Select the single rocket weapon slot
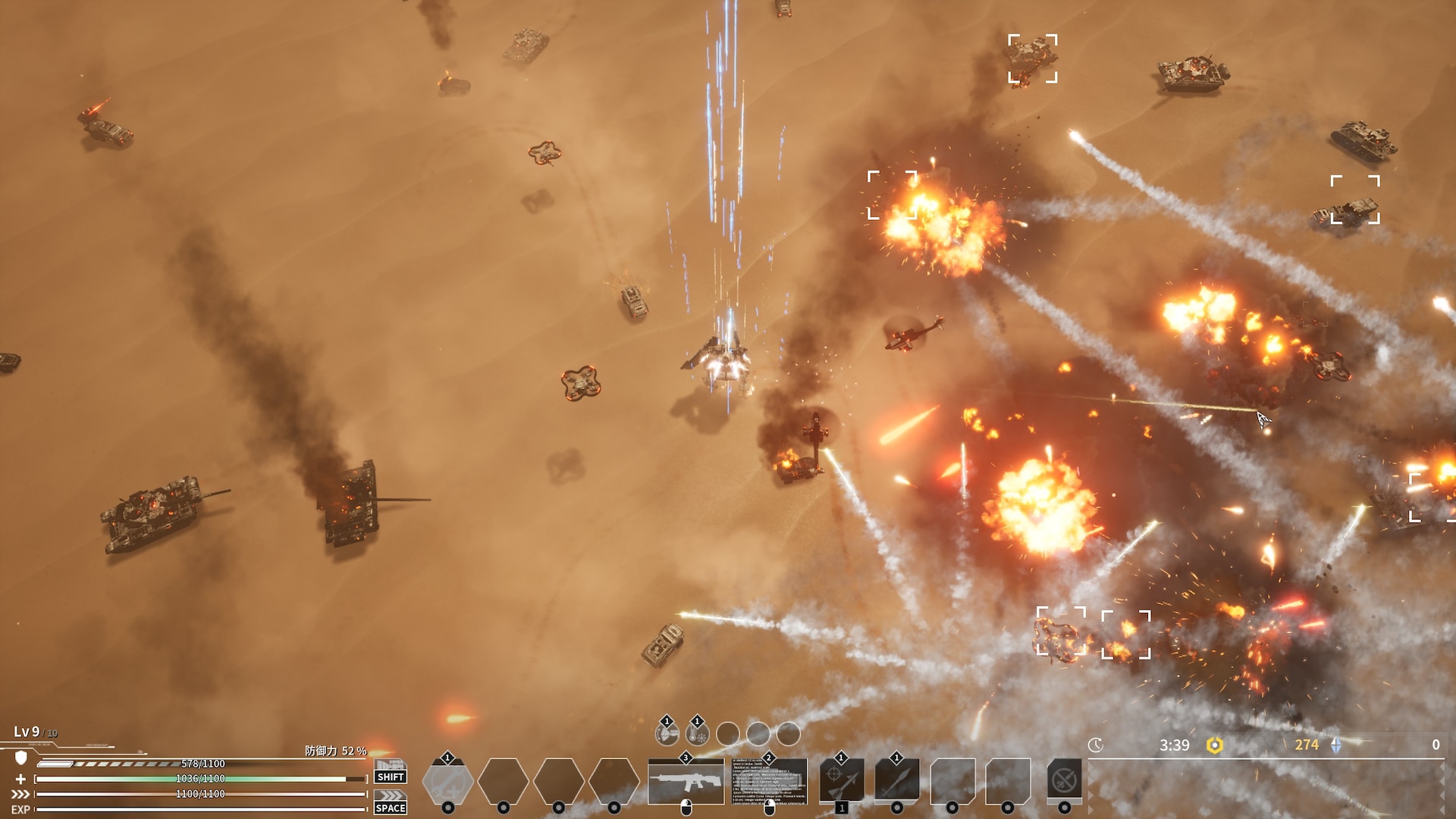This screenshot has width=1456, height=819. 897,781
